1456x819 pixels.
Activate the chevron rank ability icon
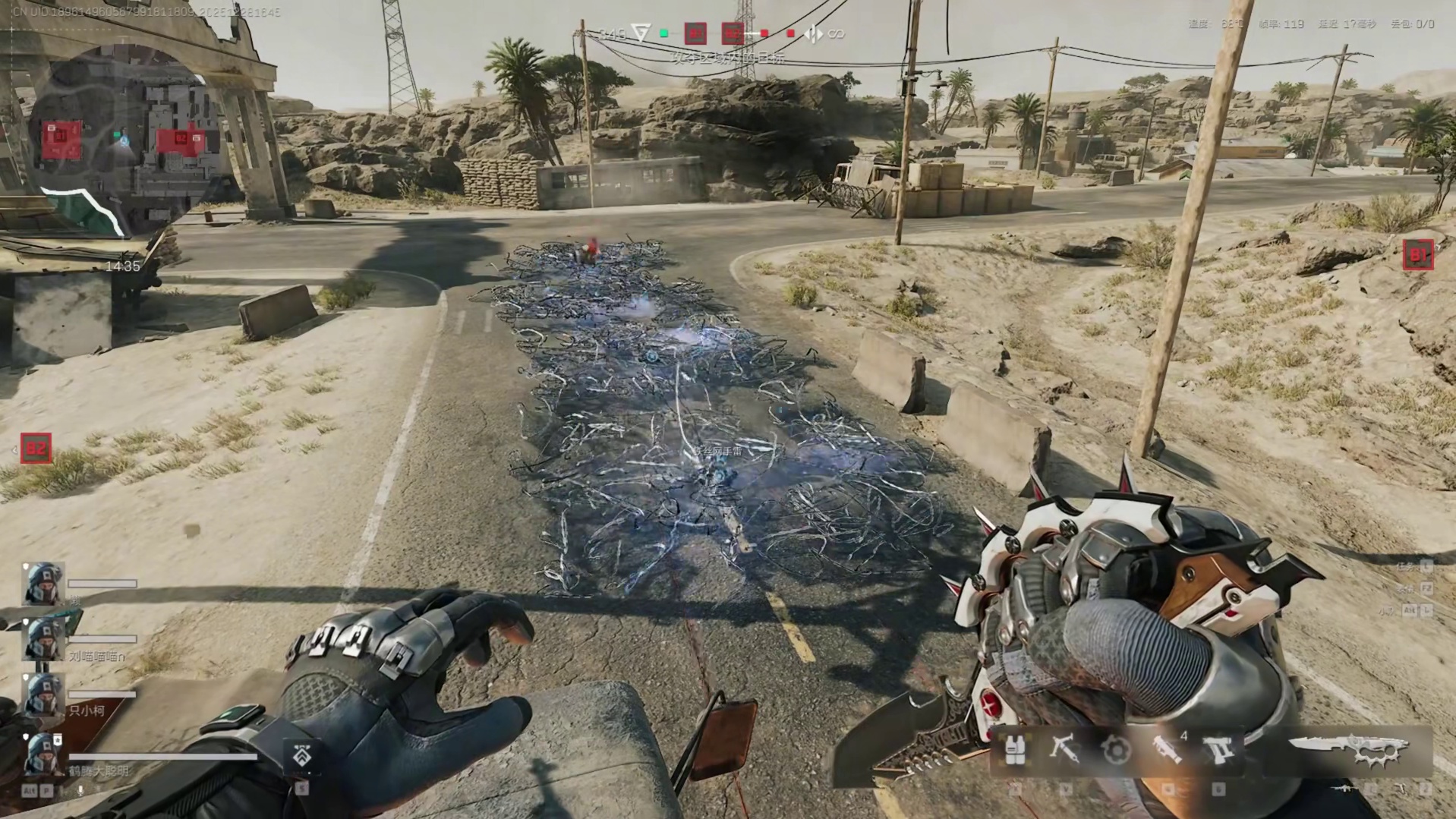pyautogui.click(x=301, y=756)
